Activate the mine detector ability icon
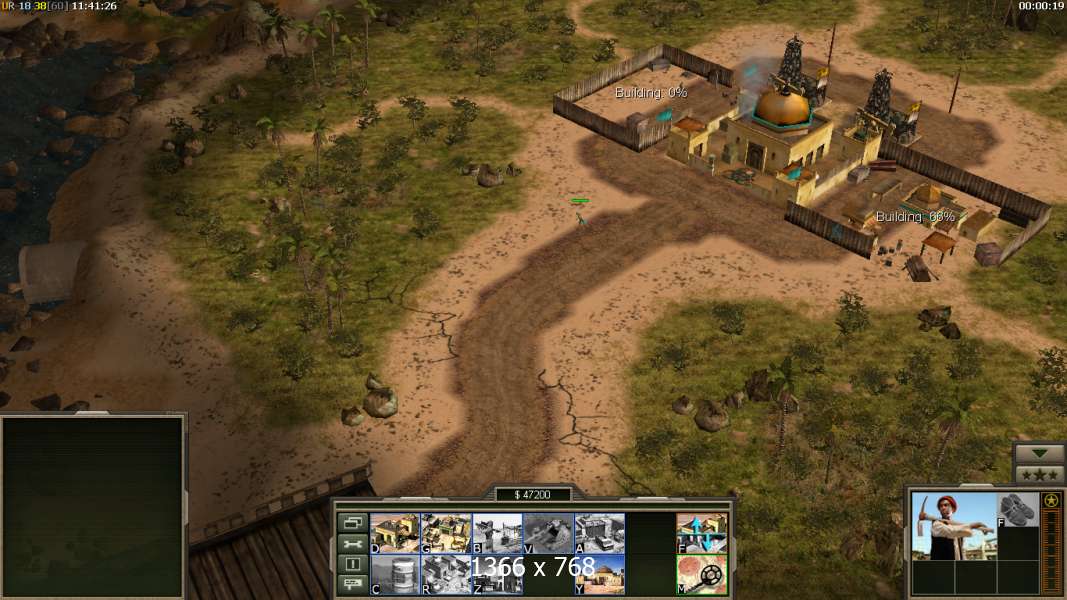This screenshot has height=600, width=1067. tap(701, 574)
